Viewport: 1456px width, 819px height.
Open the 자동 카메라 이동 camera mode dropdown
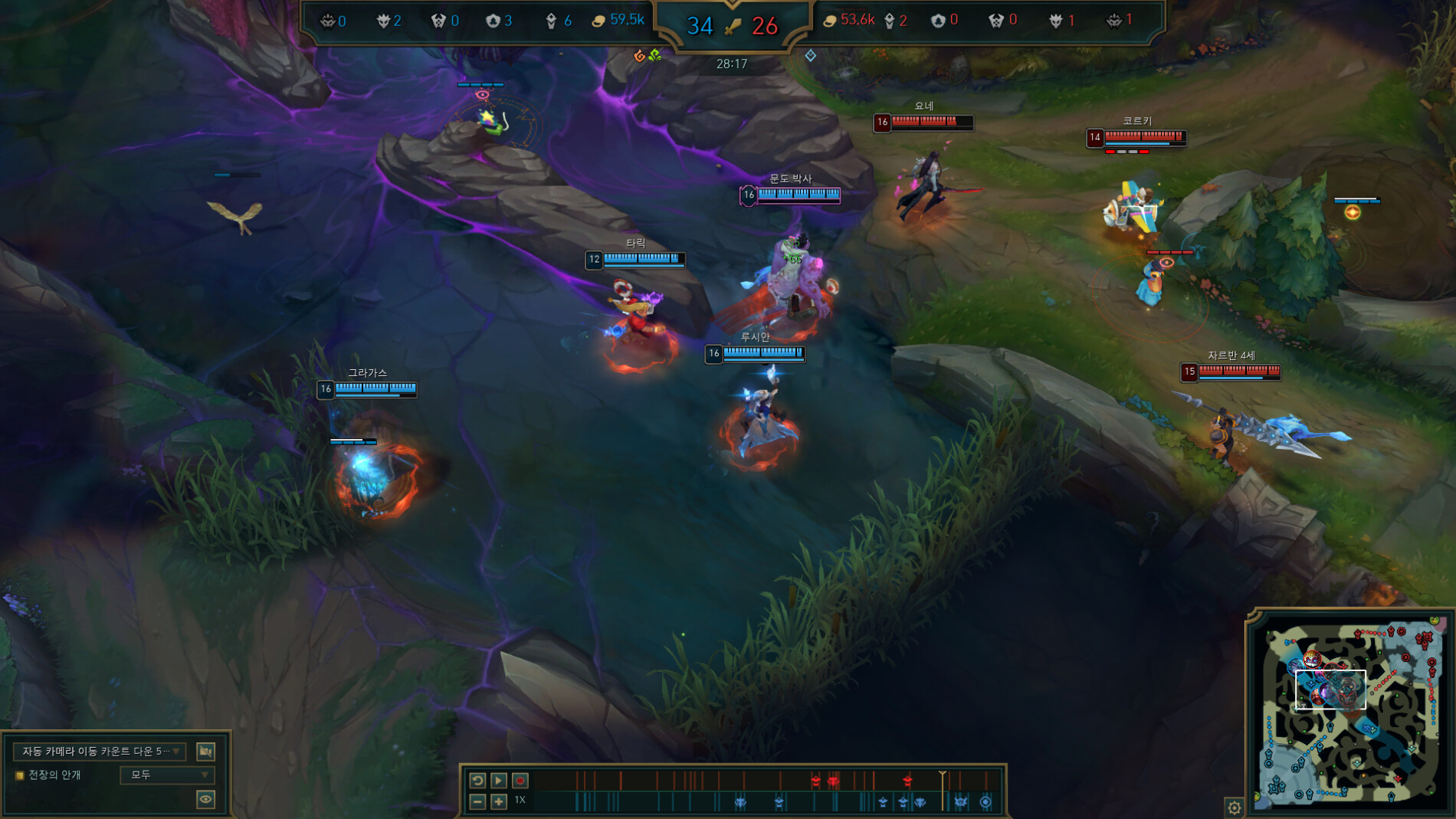tap(96, 752)
